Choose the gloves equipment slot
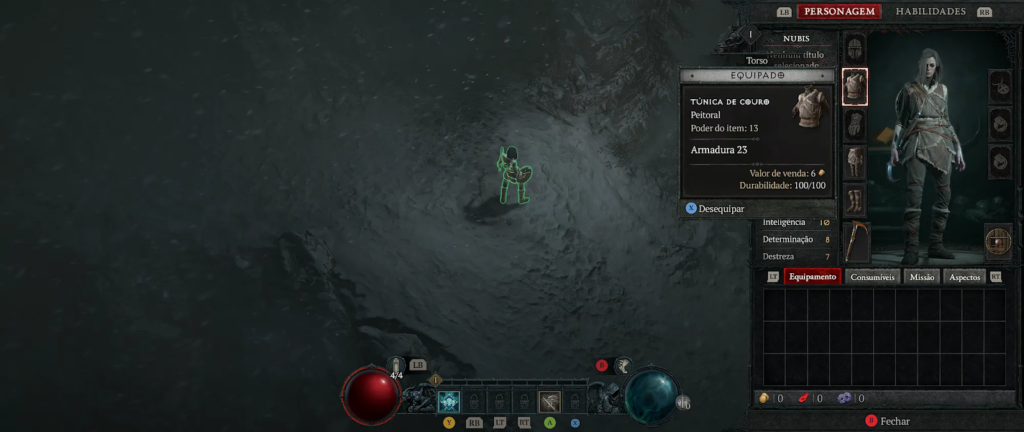 (855, 124)
